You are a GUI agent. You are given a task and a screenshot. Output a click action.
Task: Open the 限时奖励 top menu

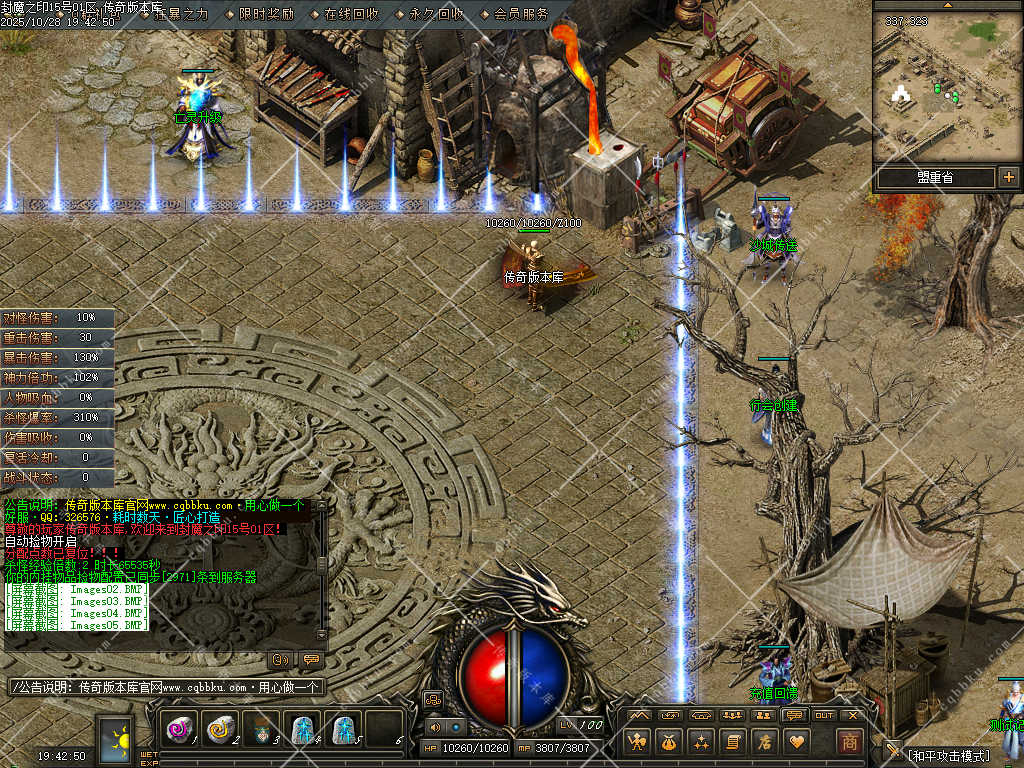[x=267, y=14]
